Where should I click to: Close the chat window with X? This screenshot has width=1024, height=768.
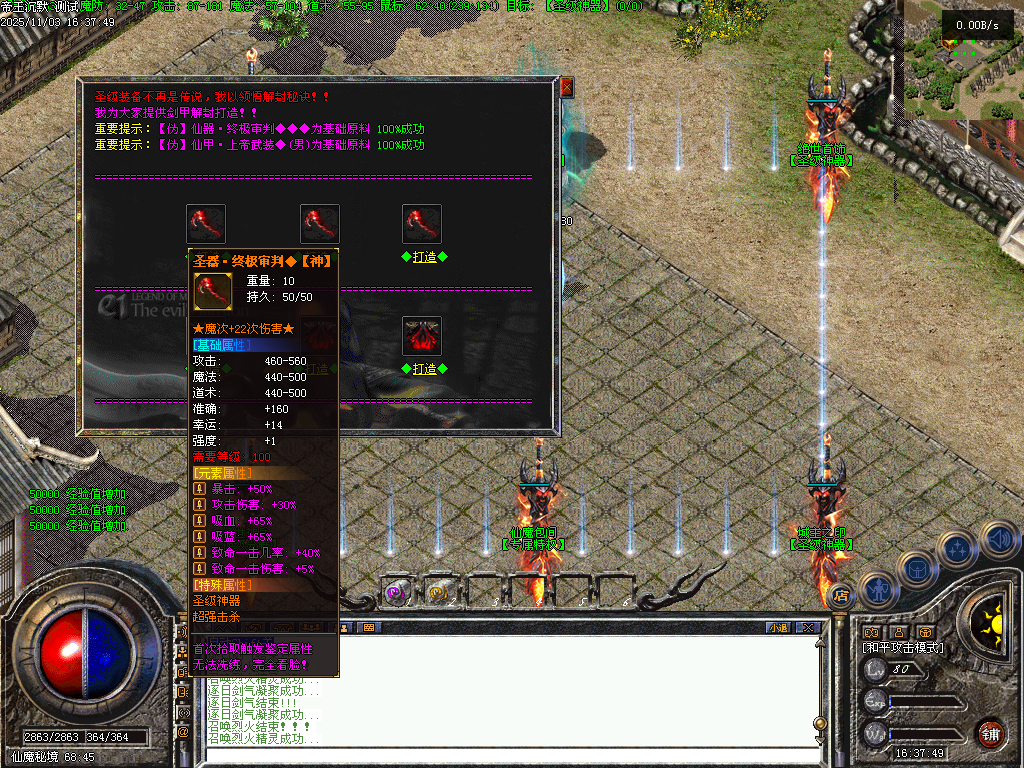pyautogui.click(x=808, y=628)
